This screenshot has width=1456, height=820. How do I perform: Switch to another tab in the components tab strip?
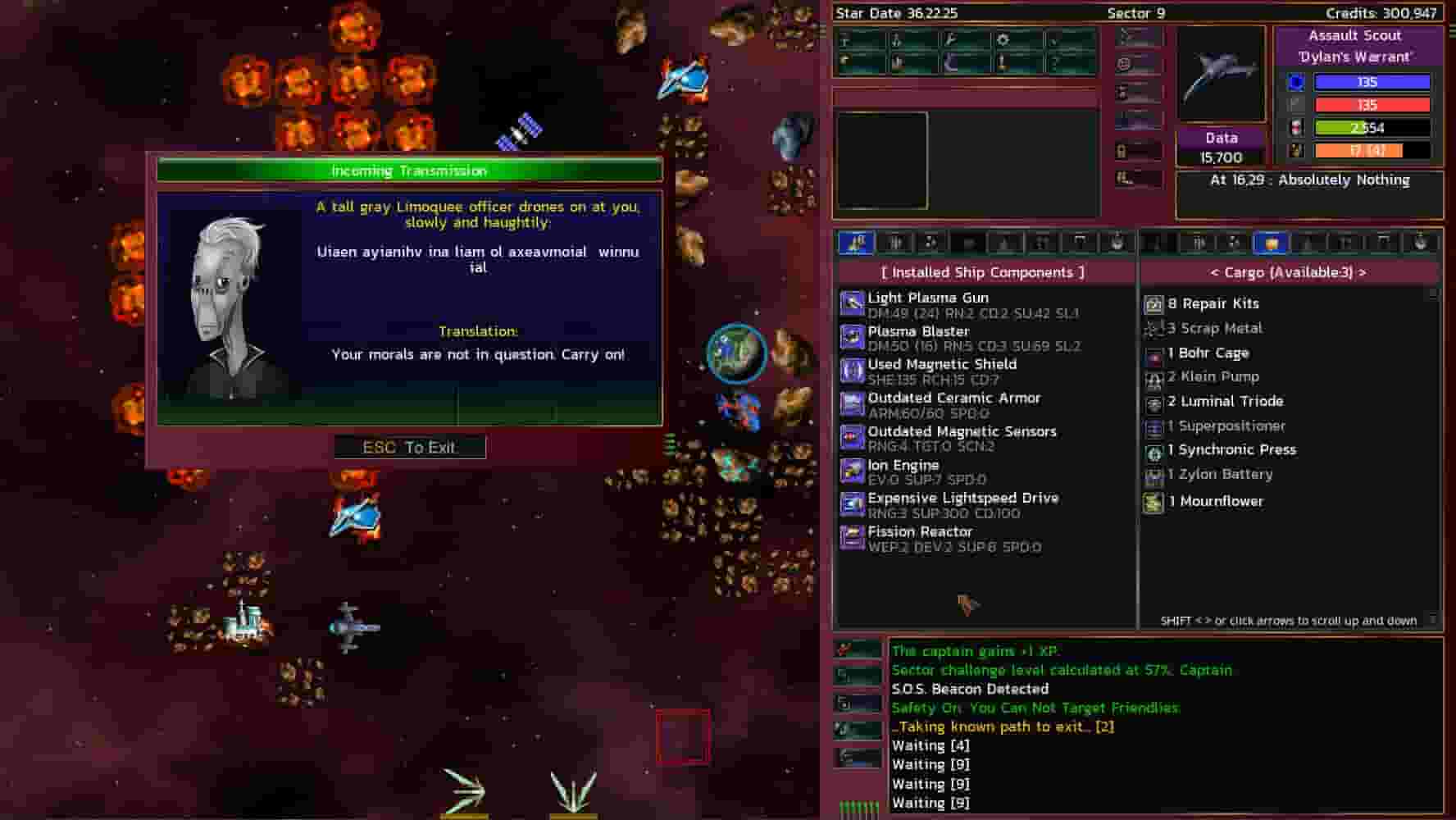click(x=897, y=242)
